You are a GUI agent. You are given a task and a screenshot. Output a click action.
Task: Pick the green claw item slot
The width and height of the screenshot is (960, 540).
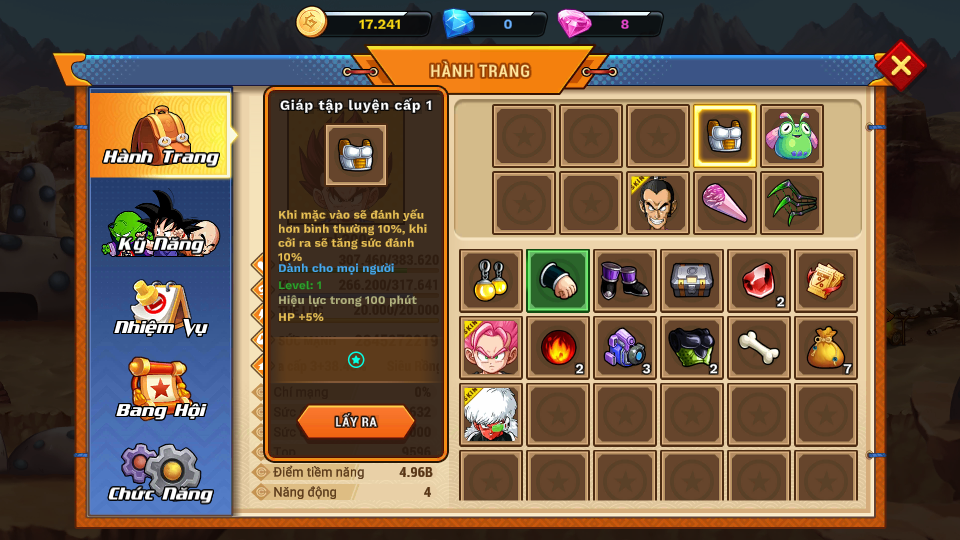click(792, 203)
